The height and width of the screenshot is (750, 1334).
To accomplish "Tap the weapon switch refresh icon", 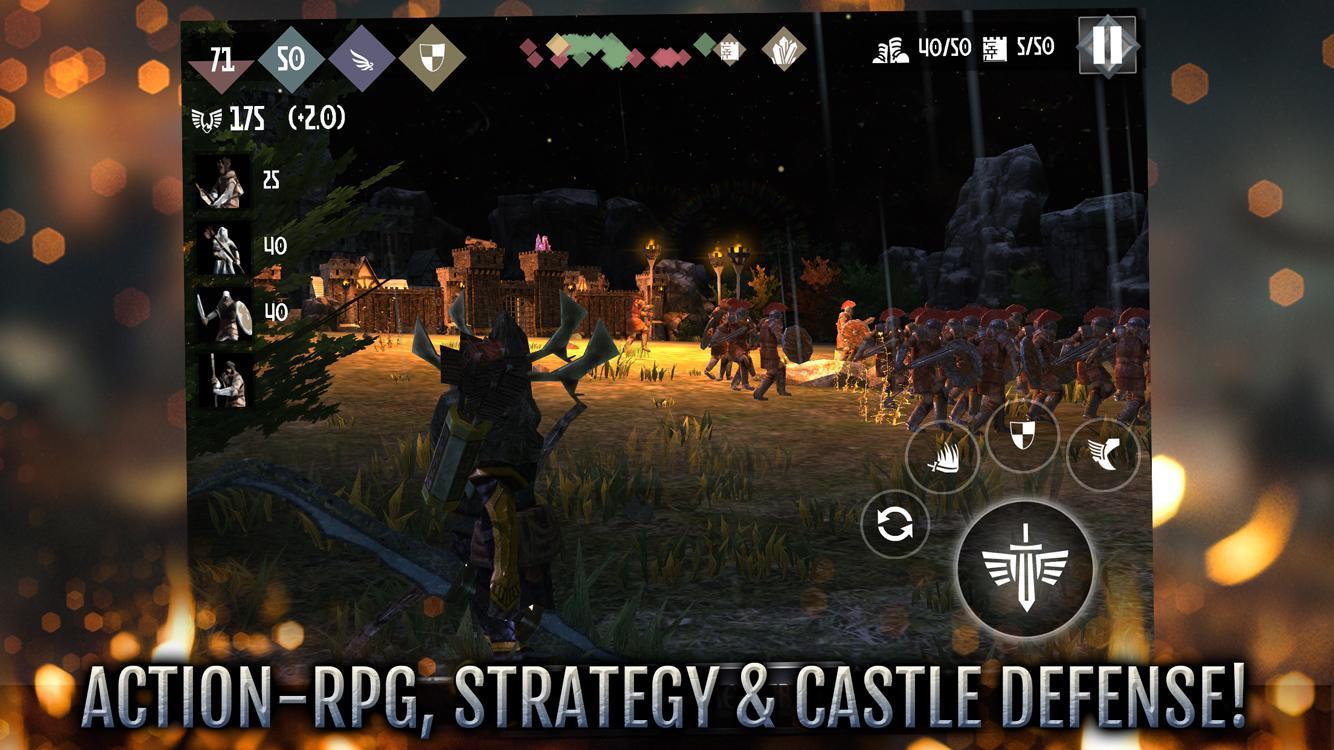I will (897, 524).
